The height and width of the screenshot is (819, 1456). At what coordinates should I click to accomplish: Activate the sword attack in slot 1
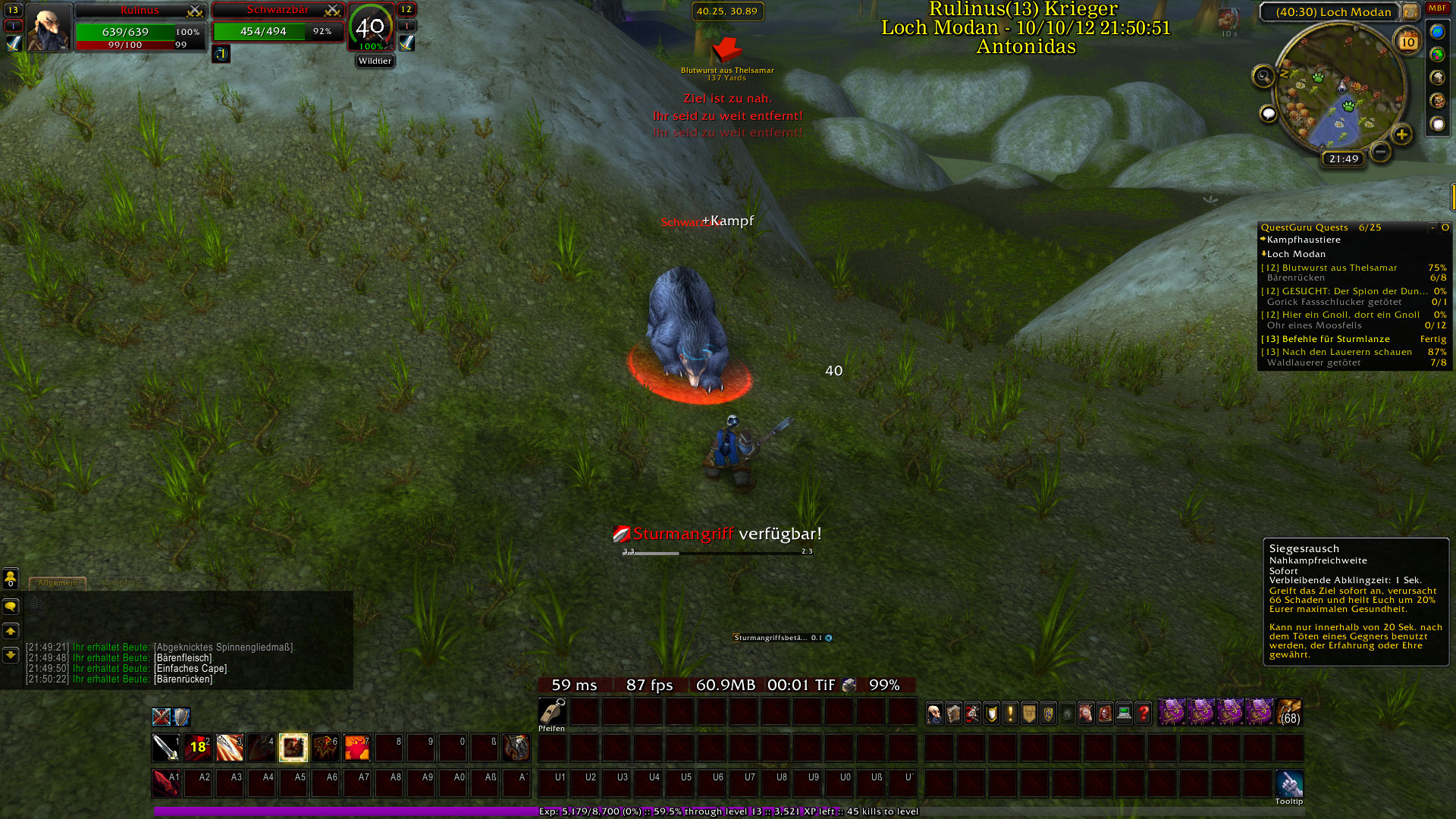click(x=165, y=748)
